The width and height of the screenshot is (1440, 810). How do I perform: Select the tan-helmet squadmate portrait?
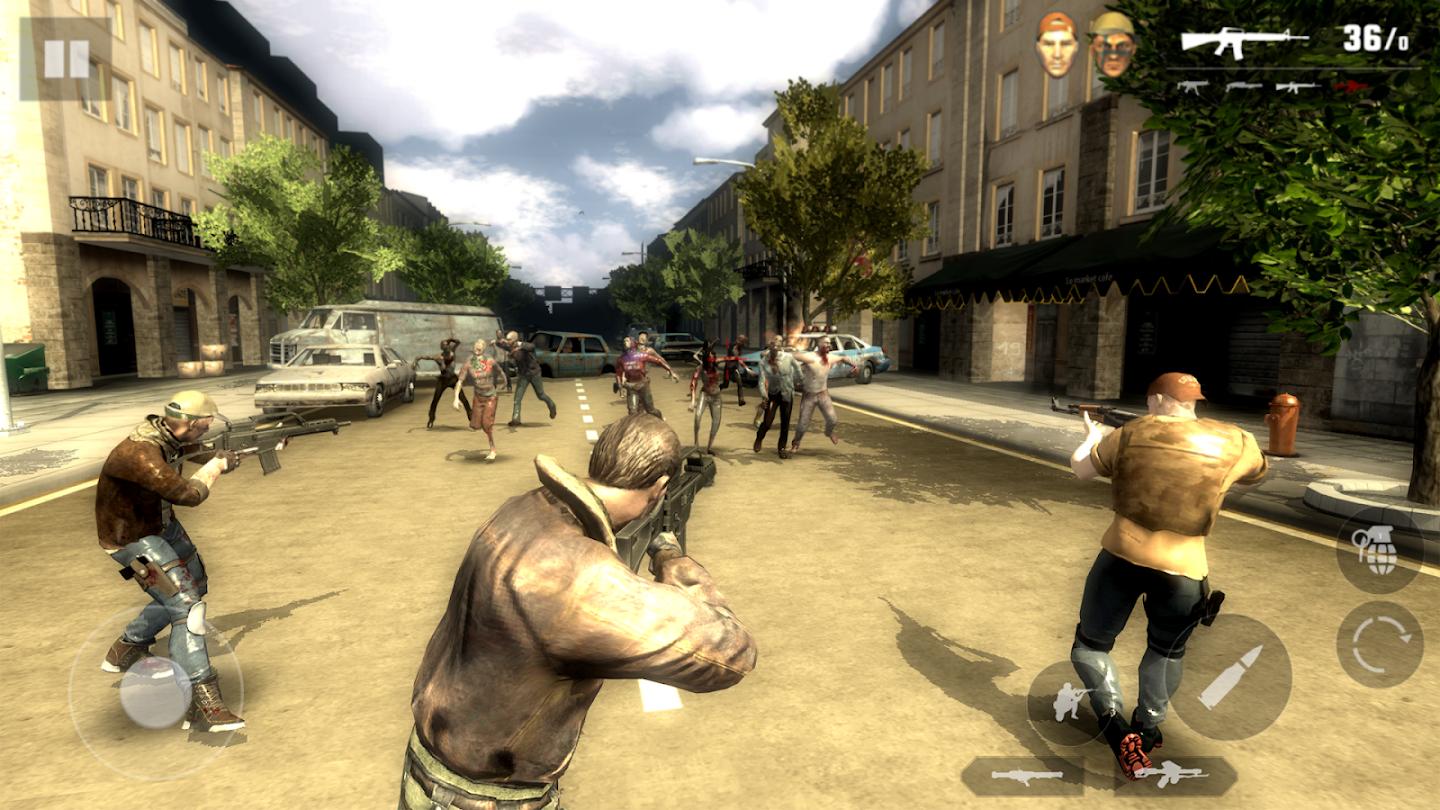[1112, 45]
